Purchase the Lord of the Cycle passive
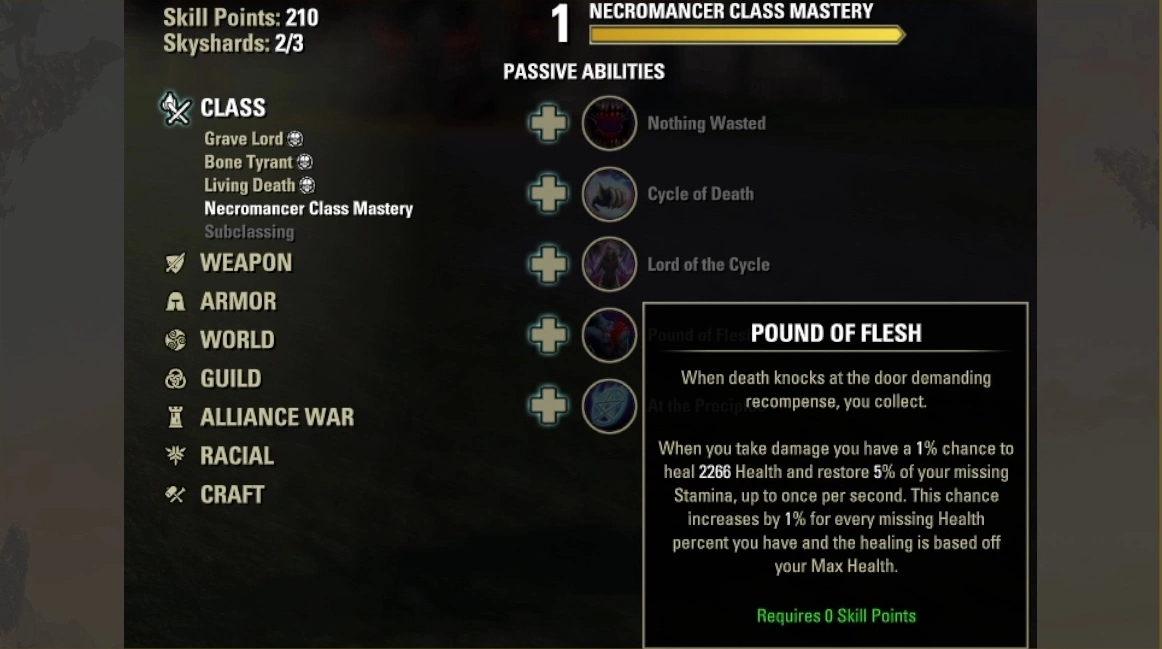Viewport: 1162px width, 649px height. 548,265
